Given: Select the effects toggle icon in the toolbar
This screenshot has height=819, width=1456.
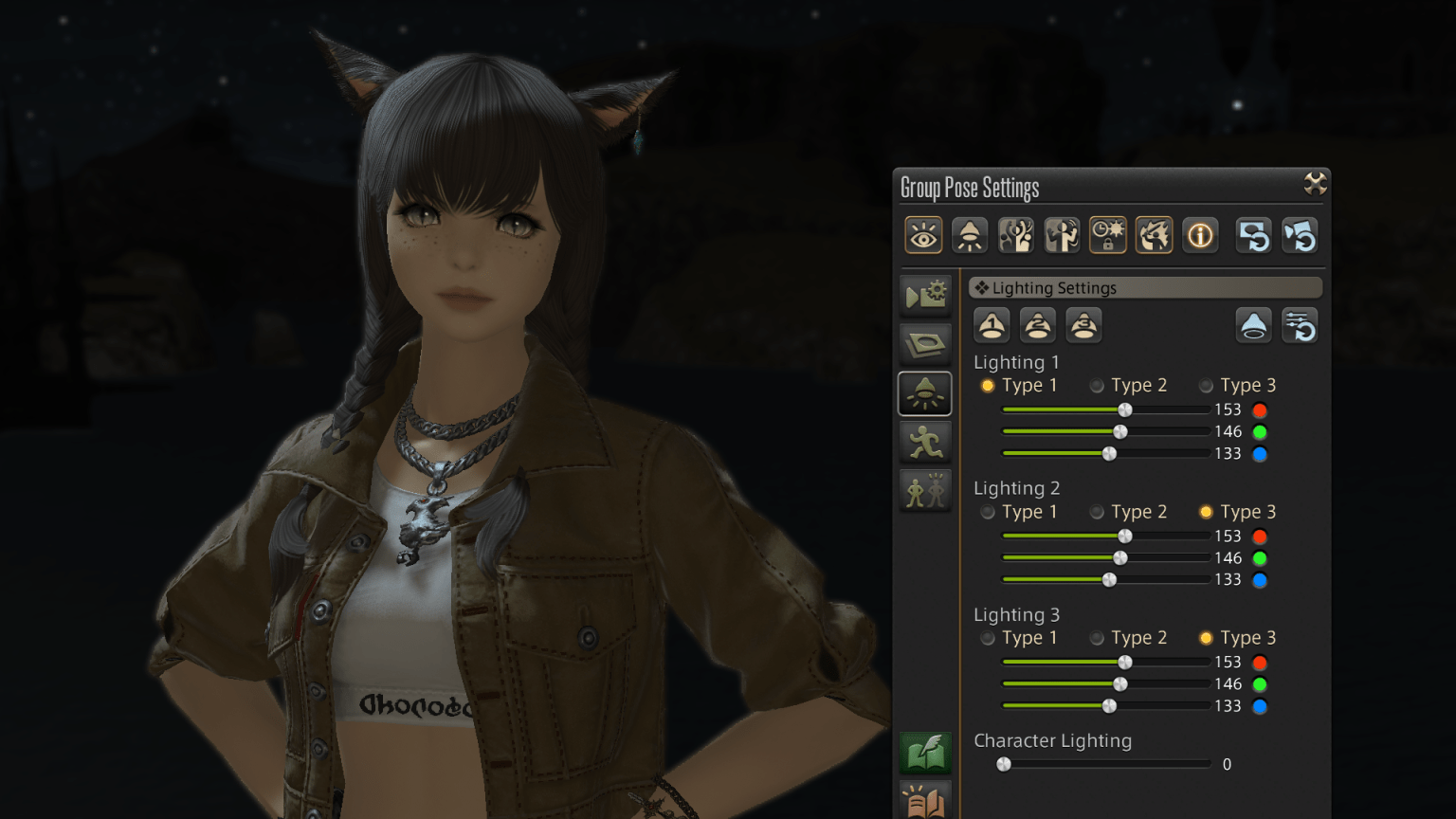Looking at the screenshot, I should click(x=1154, y=234).
